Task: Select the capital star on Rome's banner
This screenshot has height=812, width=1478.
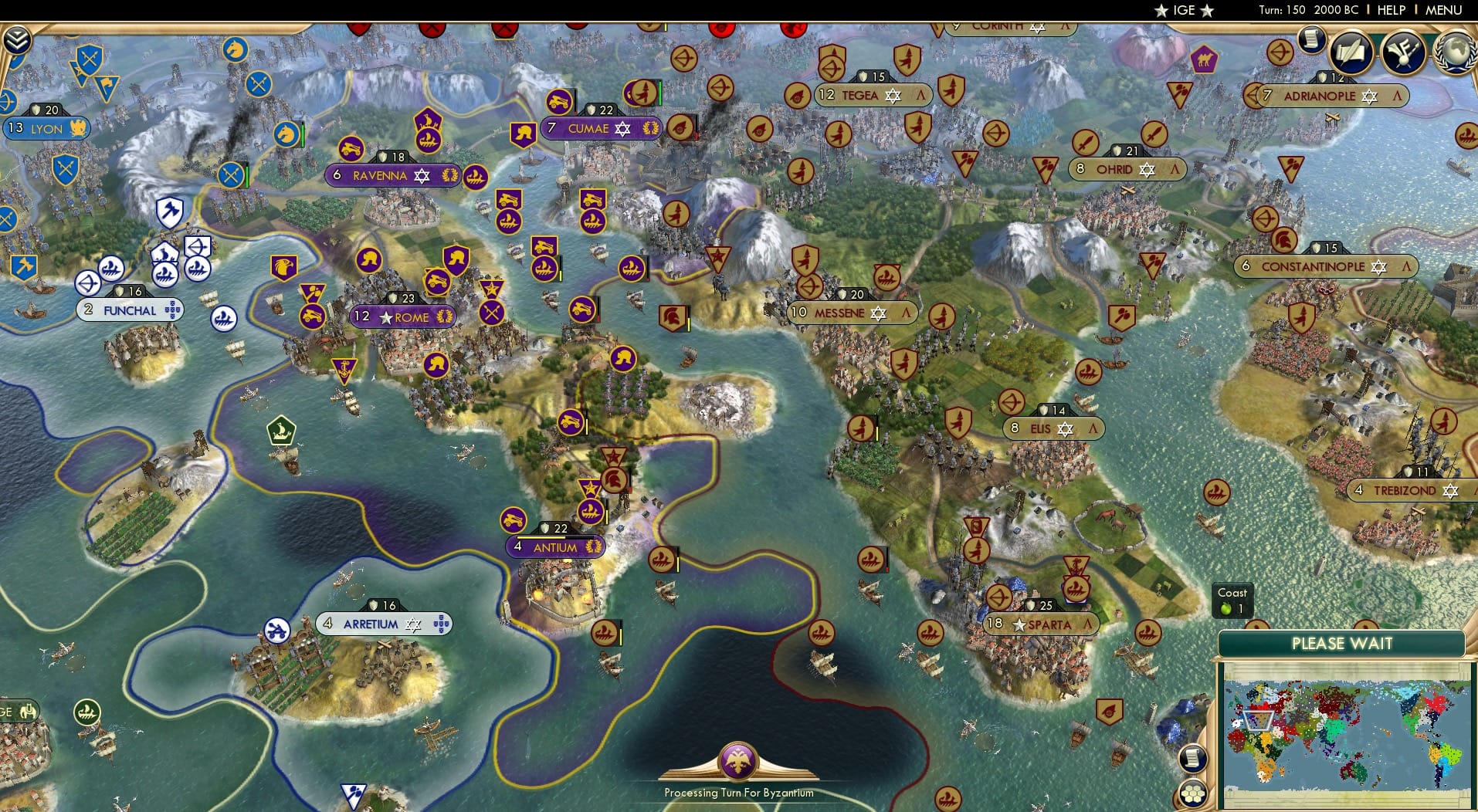Action: tap(385, 317)
